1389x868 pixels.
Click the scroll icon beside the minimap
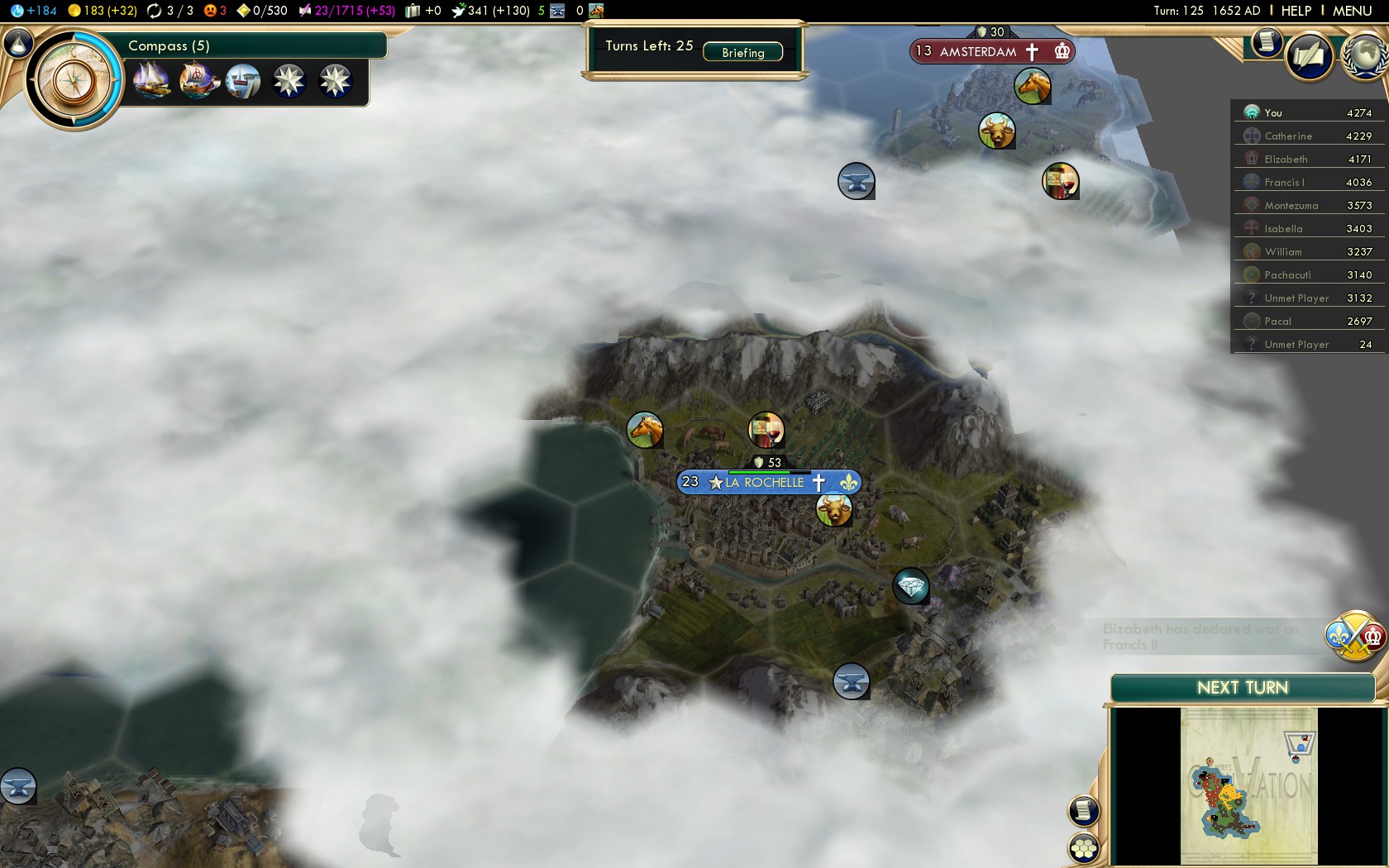coord(1083,811)
